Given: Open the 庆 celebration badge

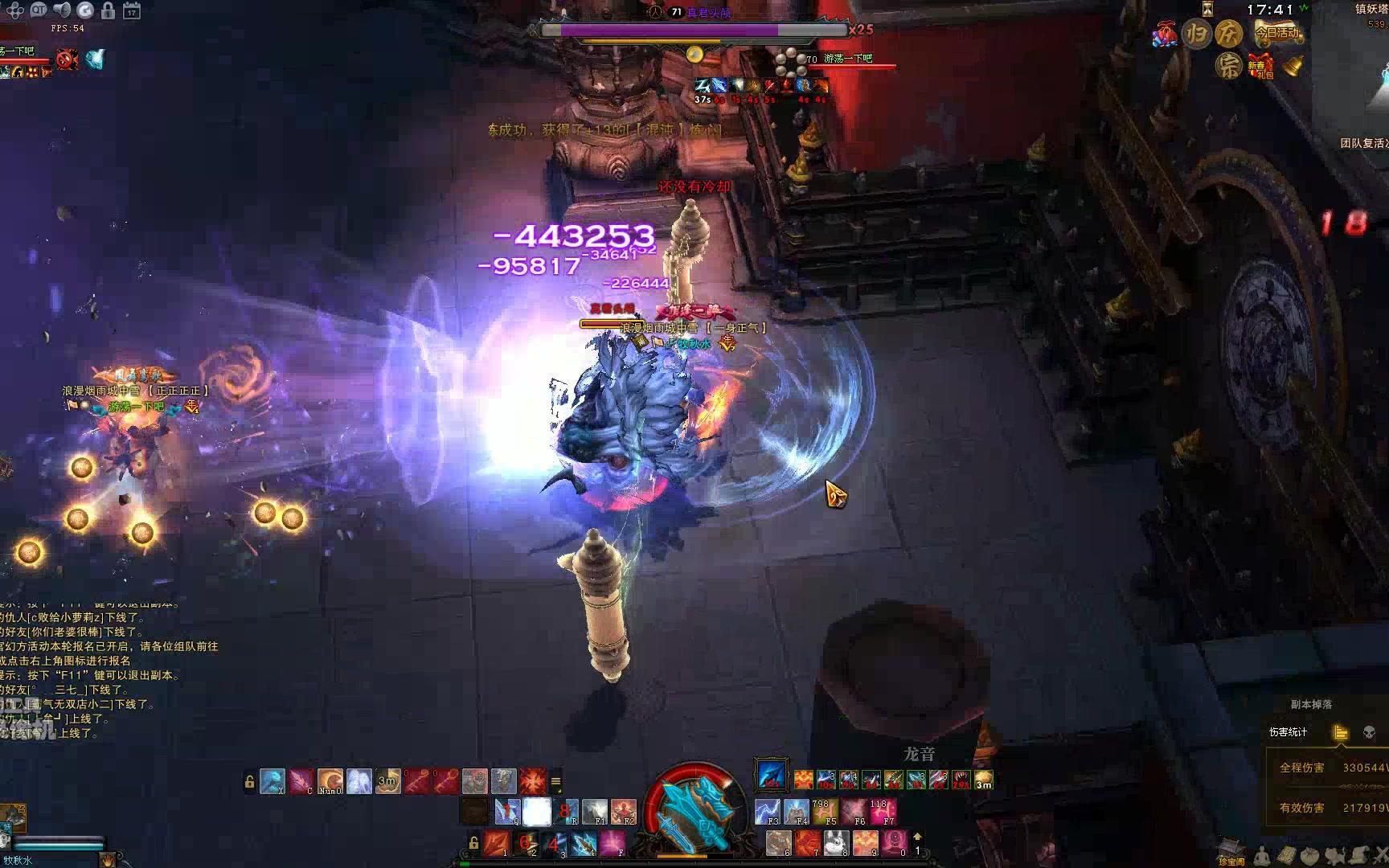Looking at the screenshot, I should pos(1227,33).
